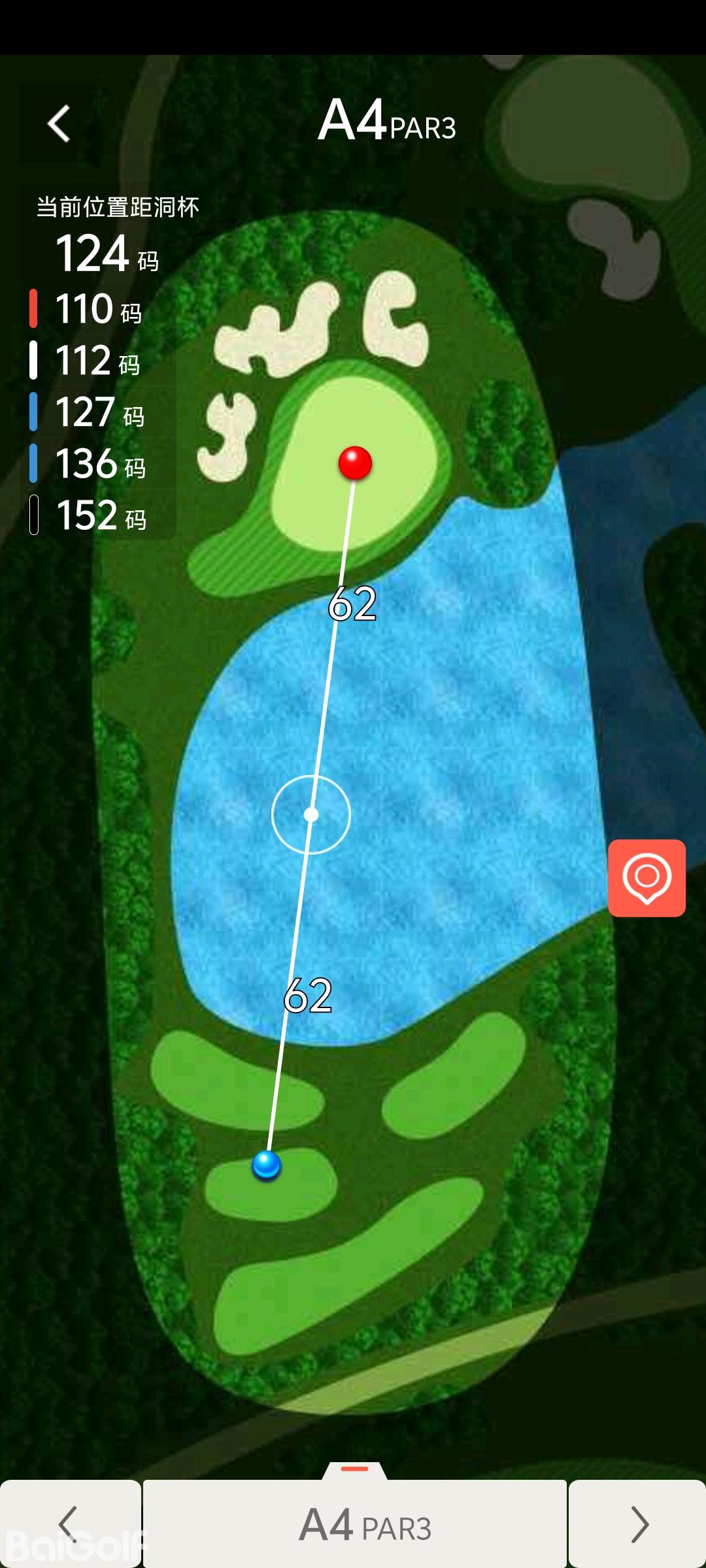The width and height of the screenshot is (706, 1568).
Task: Tap the red location pin button
Action: pos(647,878)
